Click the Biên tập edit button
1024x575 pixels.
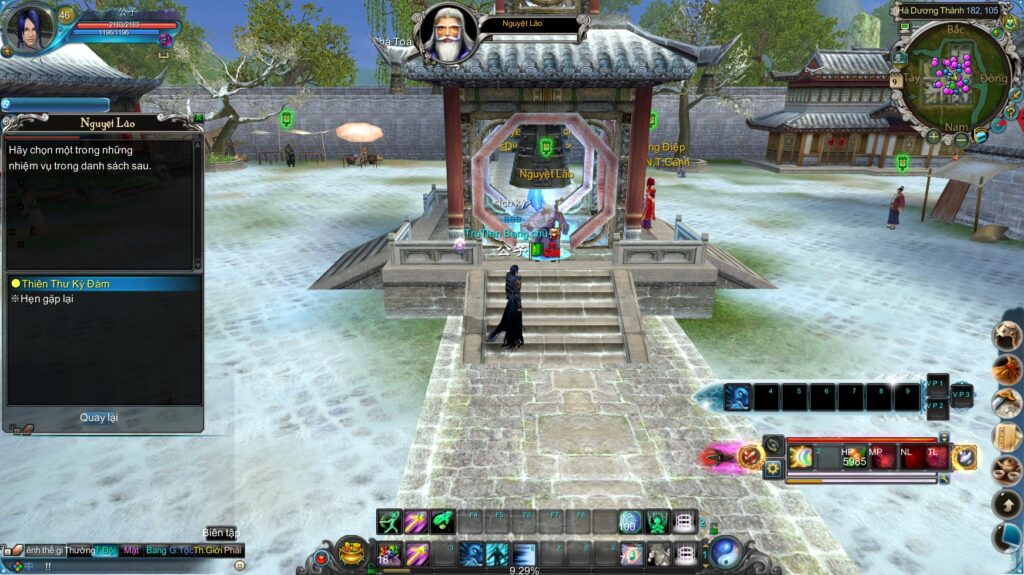tap(220, 533)
